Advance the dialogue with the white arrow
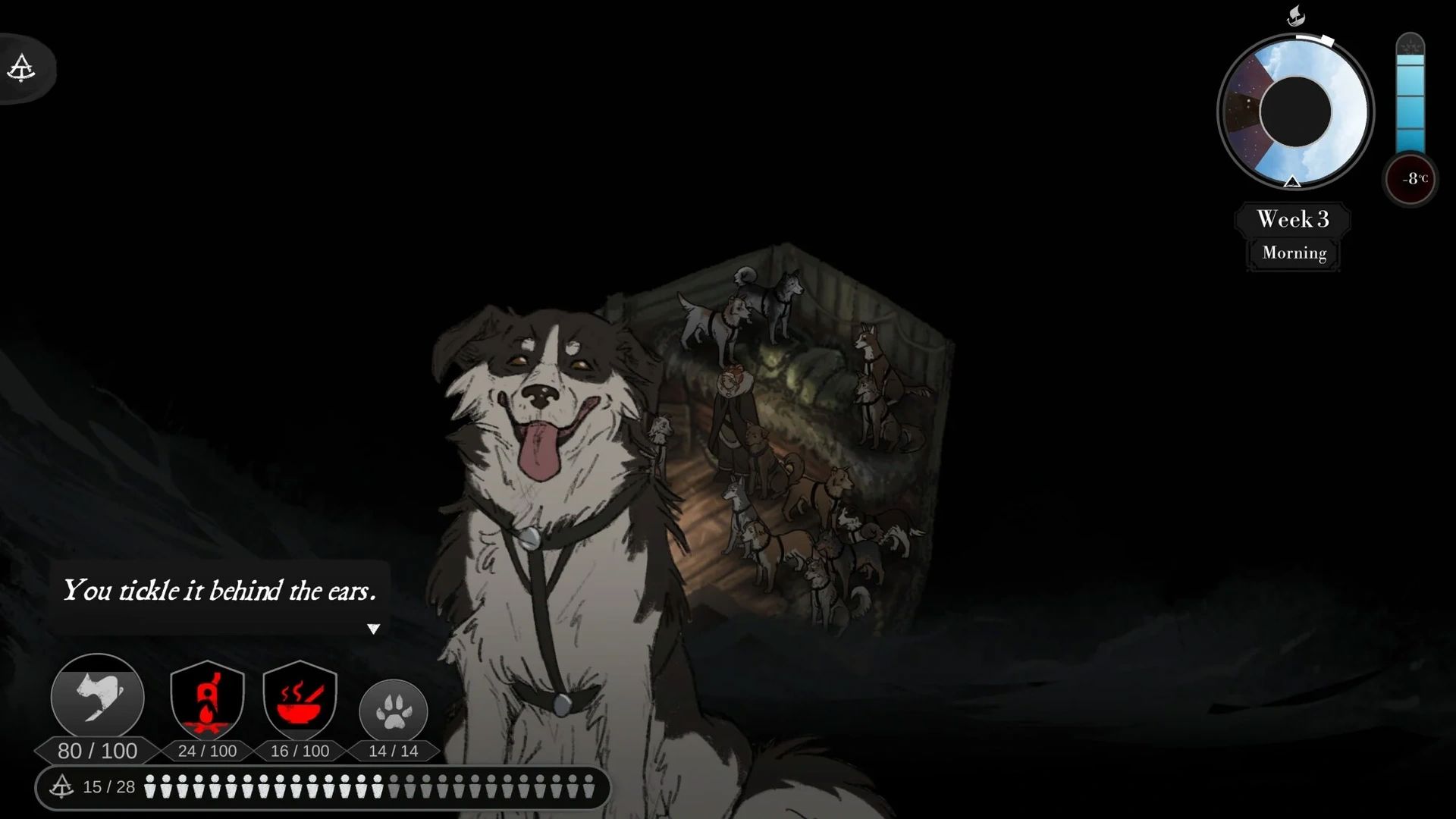This screenshot has width=1456, height=819. pyautogui.click(x=373, y=629)
